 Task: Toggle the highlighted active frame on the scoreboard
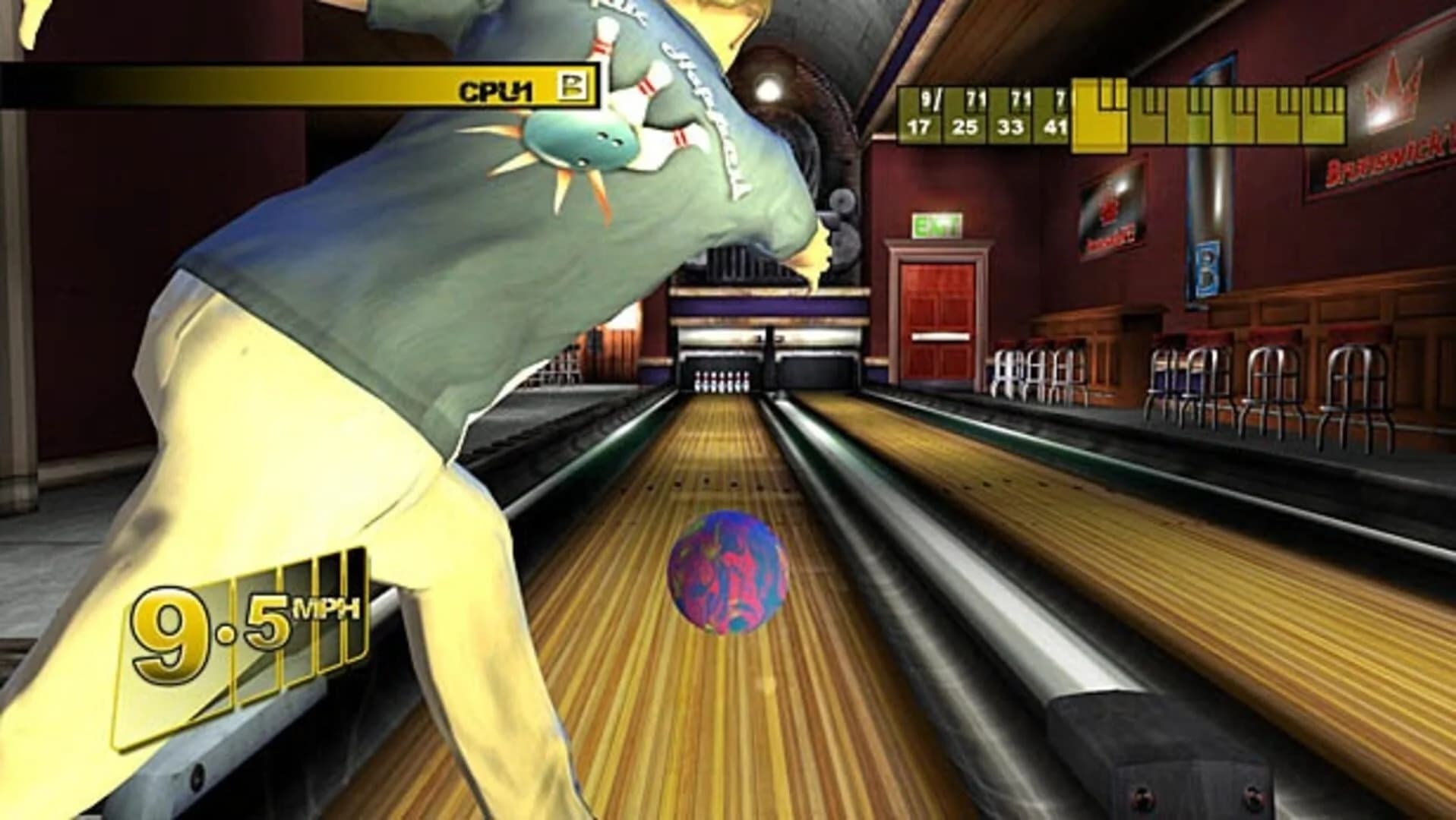1101,115
